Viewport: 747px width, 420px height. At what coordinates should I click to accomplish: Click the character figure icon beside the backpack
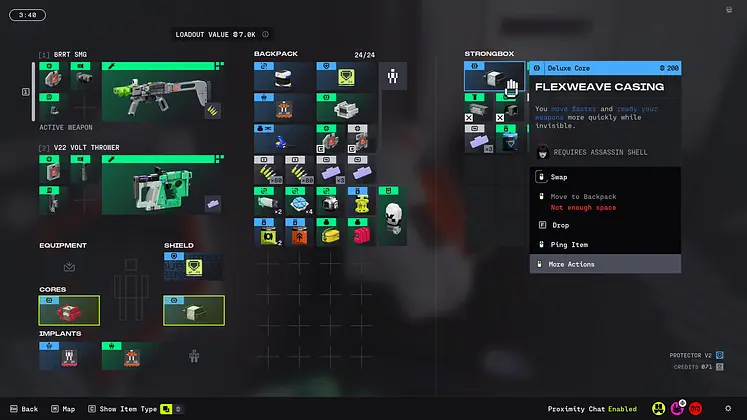[x=393, y=75]
